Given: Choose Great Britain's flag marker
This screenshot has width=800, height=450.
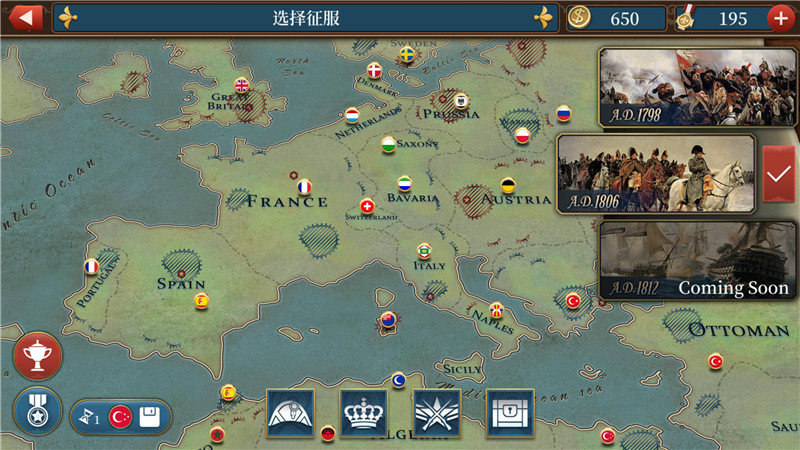Looking at the screenshot, I should [241, 86].
